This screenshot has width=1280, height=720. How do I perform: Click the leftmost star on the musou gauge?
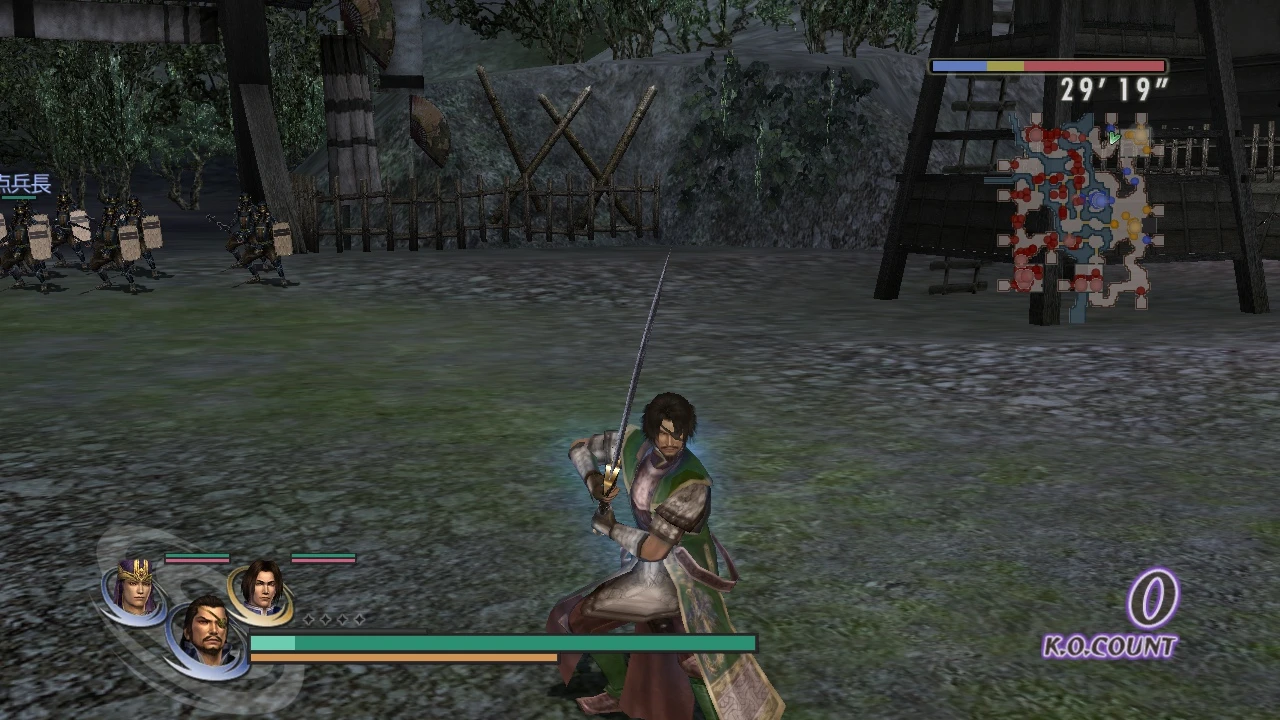[308, 618]
